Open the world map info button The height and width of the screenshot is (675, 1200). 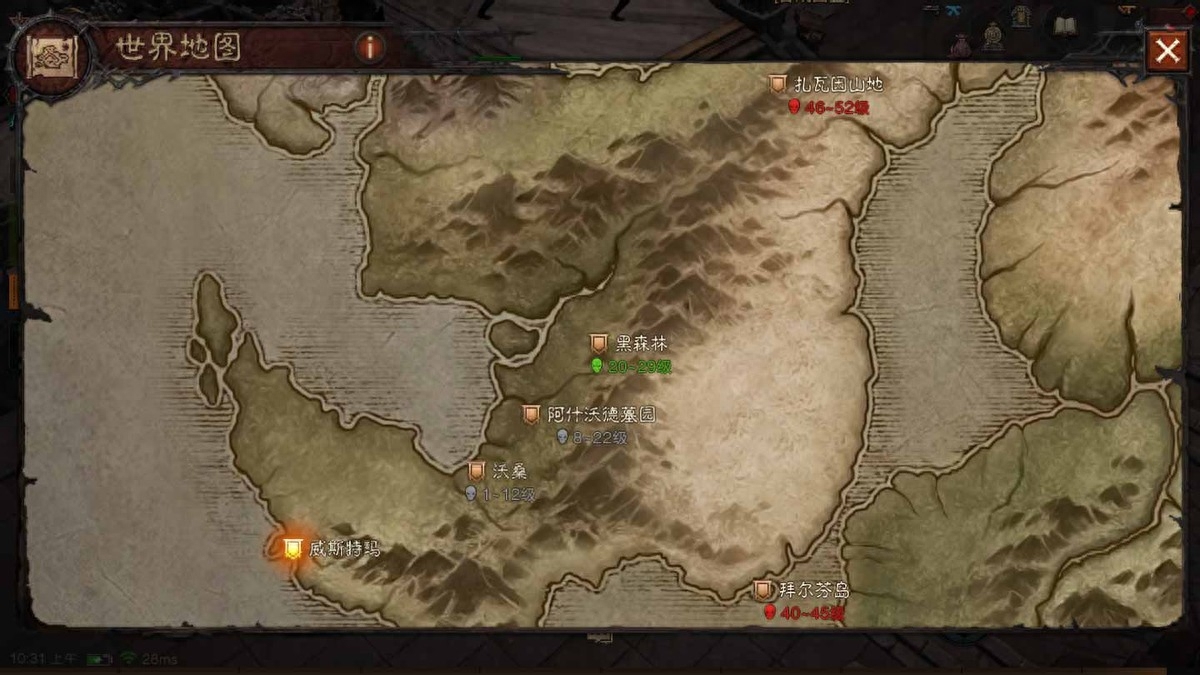(370, 47)
